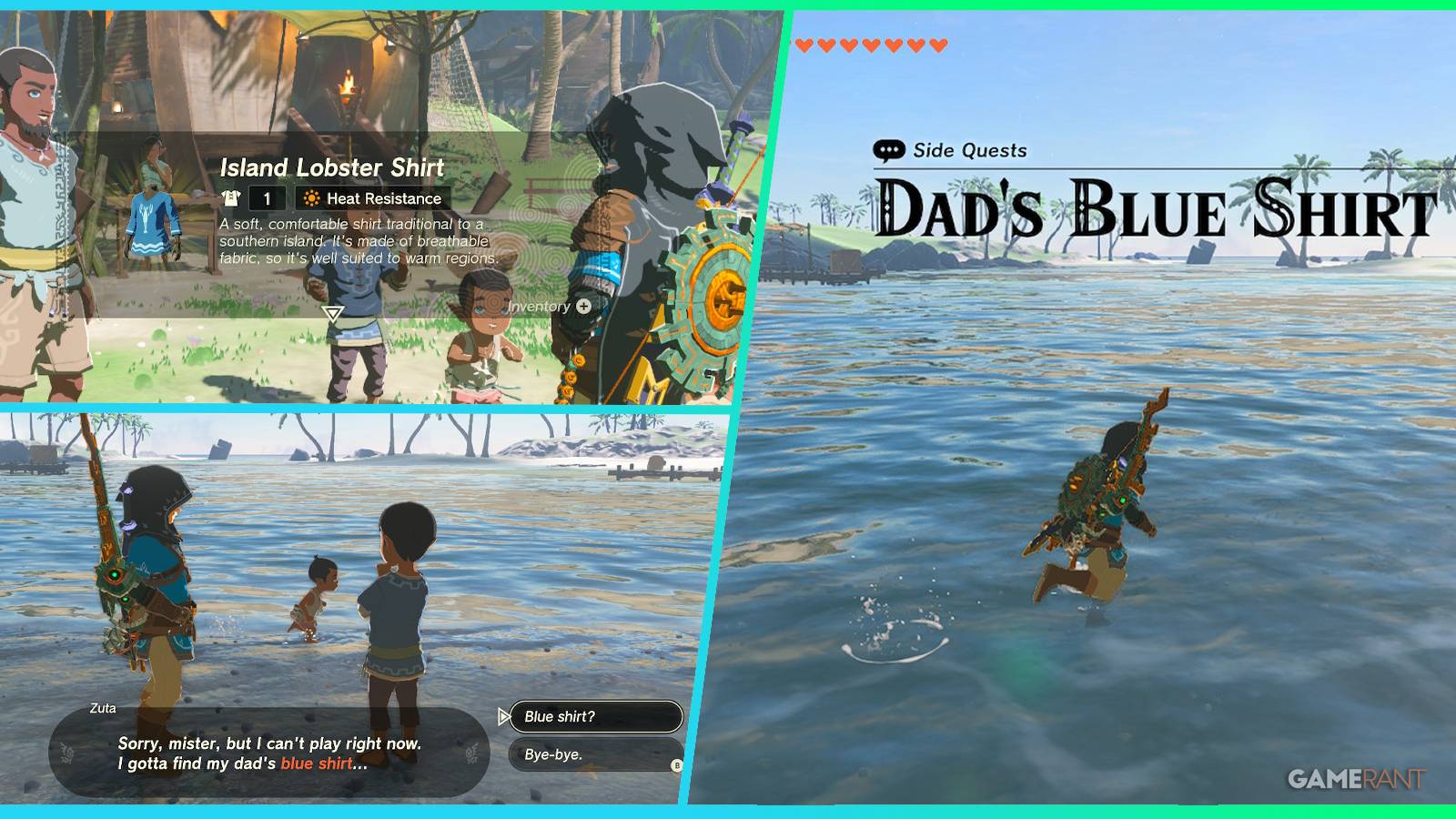1456x819 pixels.
Task: Click the quantity box showing 1
Action: [265, 197]
